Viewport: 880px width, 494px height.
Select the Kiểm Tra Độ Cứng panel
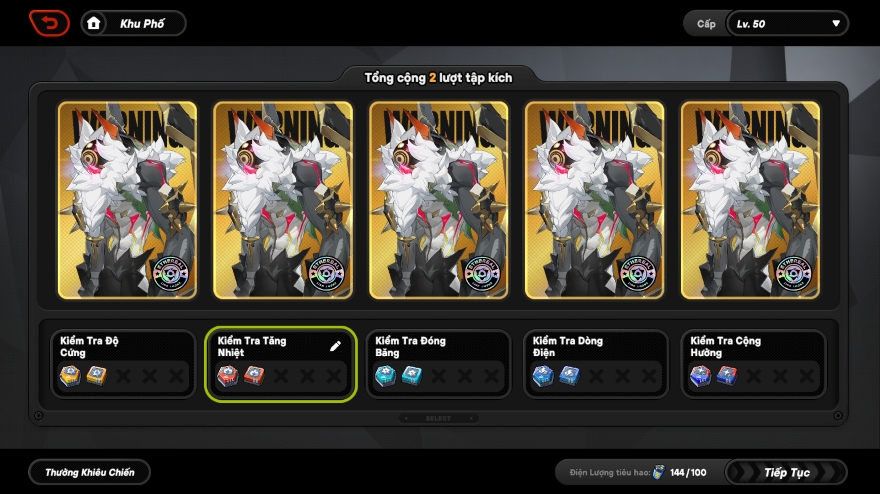pyautogui.click(x=123, y=364)
